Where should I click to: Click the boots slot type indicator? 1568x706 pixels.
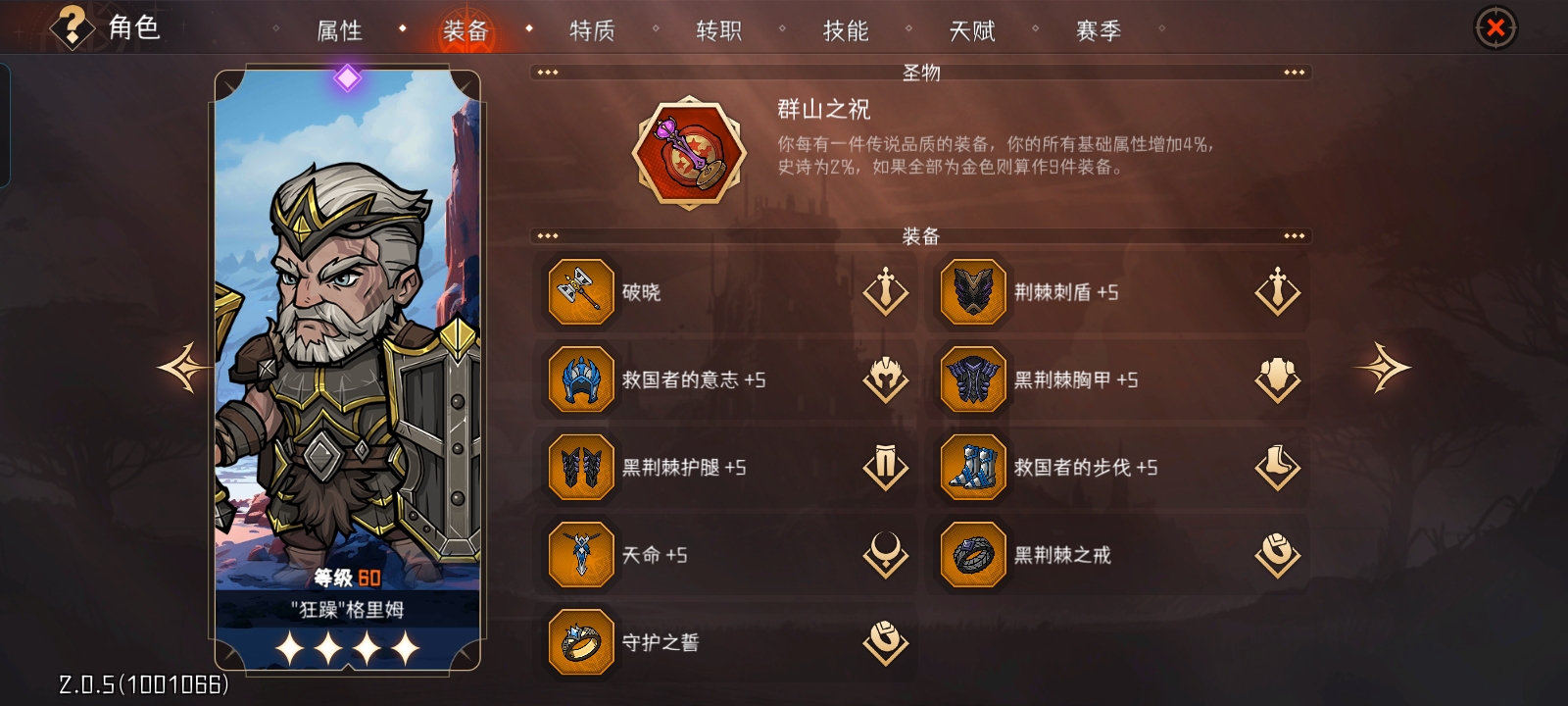click(1277, 468)
